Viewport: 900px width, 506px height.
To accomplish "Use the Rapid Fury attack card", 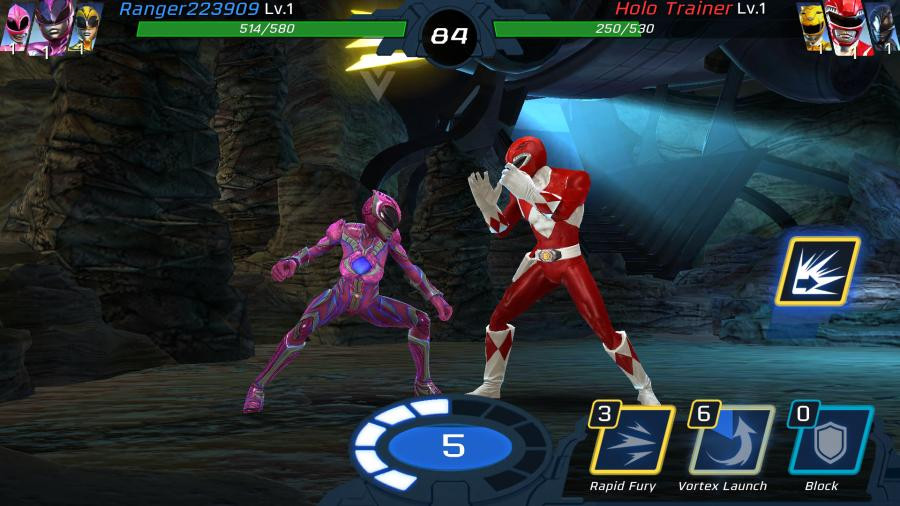I will [x=632, y=439].
